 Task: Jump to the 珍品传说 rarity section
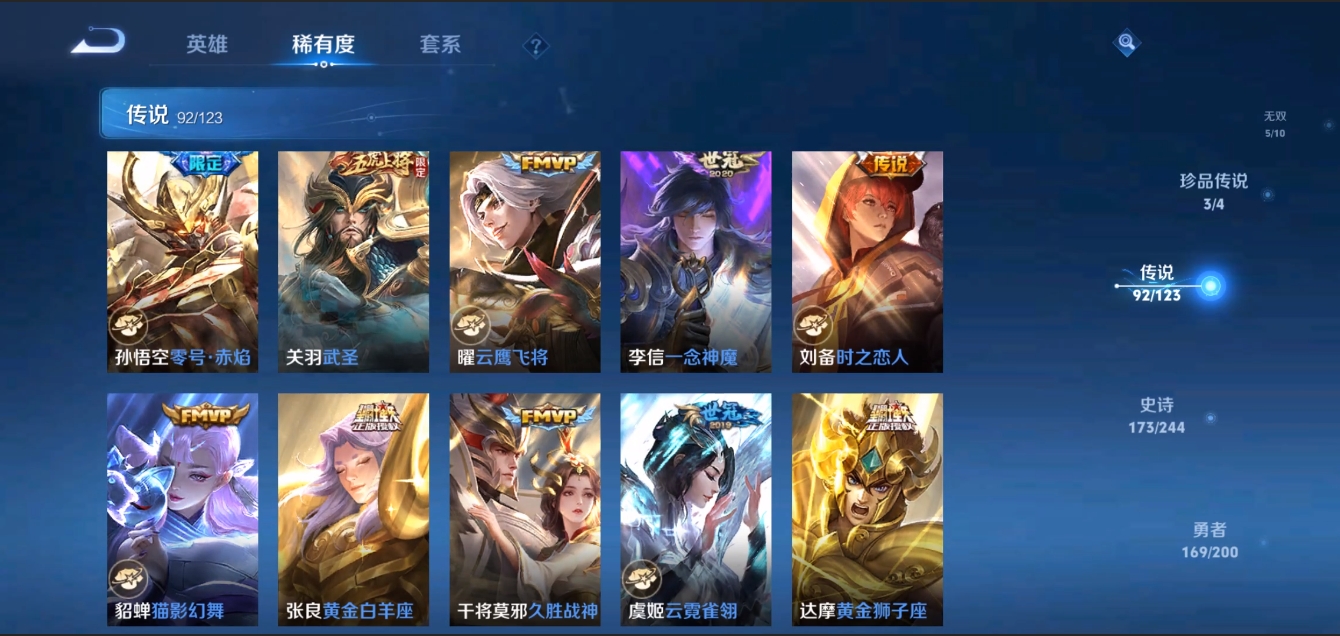(x=1214, y=191)
